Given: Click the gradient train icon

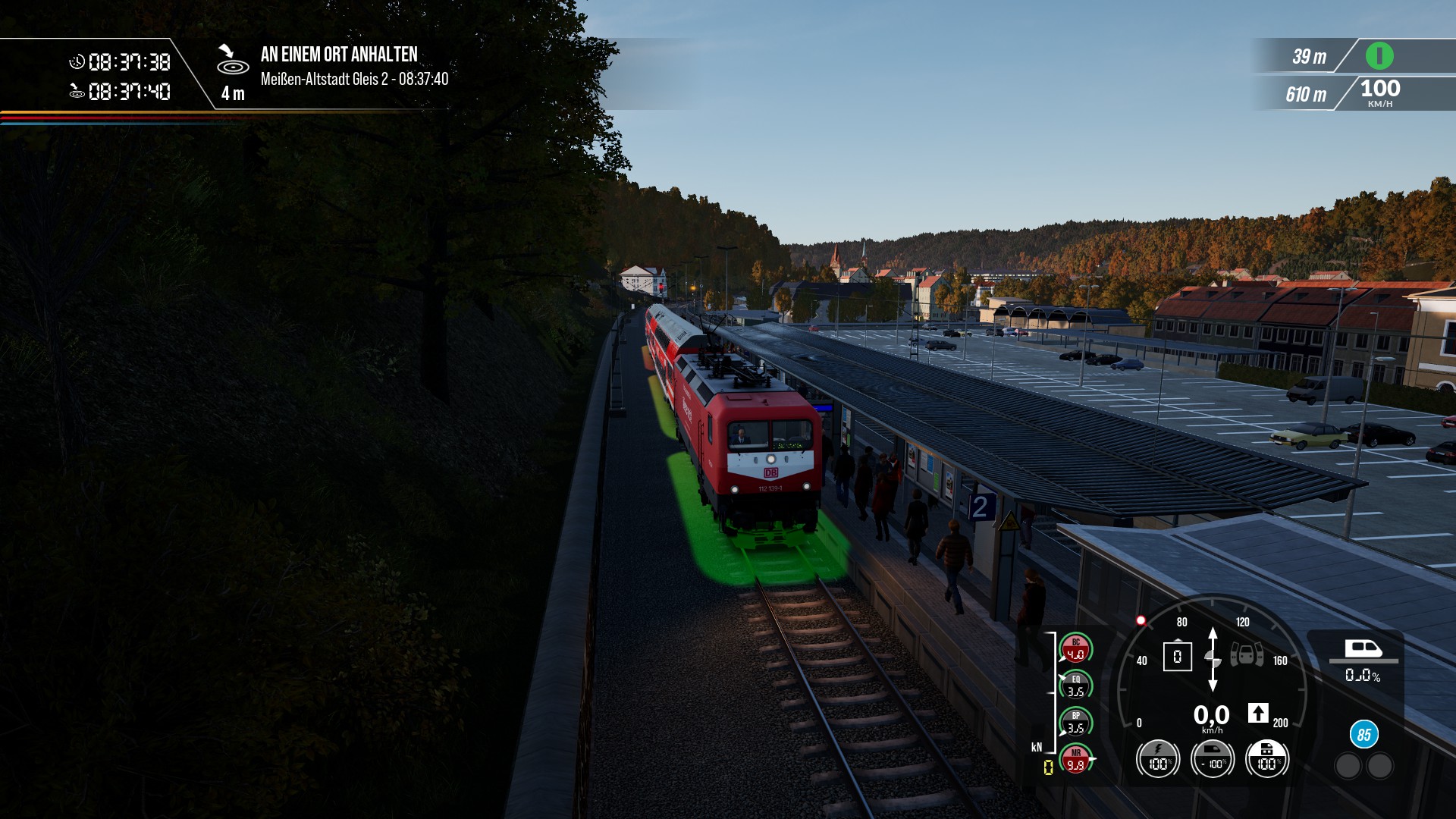Looking at the screenshot, I should (x=1363, y=648).
